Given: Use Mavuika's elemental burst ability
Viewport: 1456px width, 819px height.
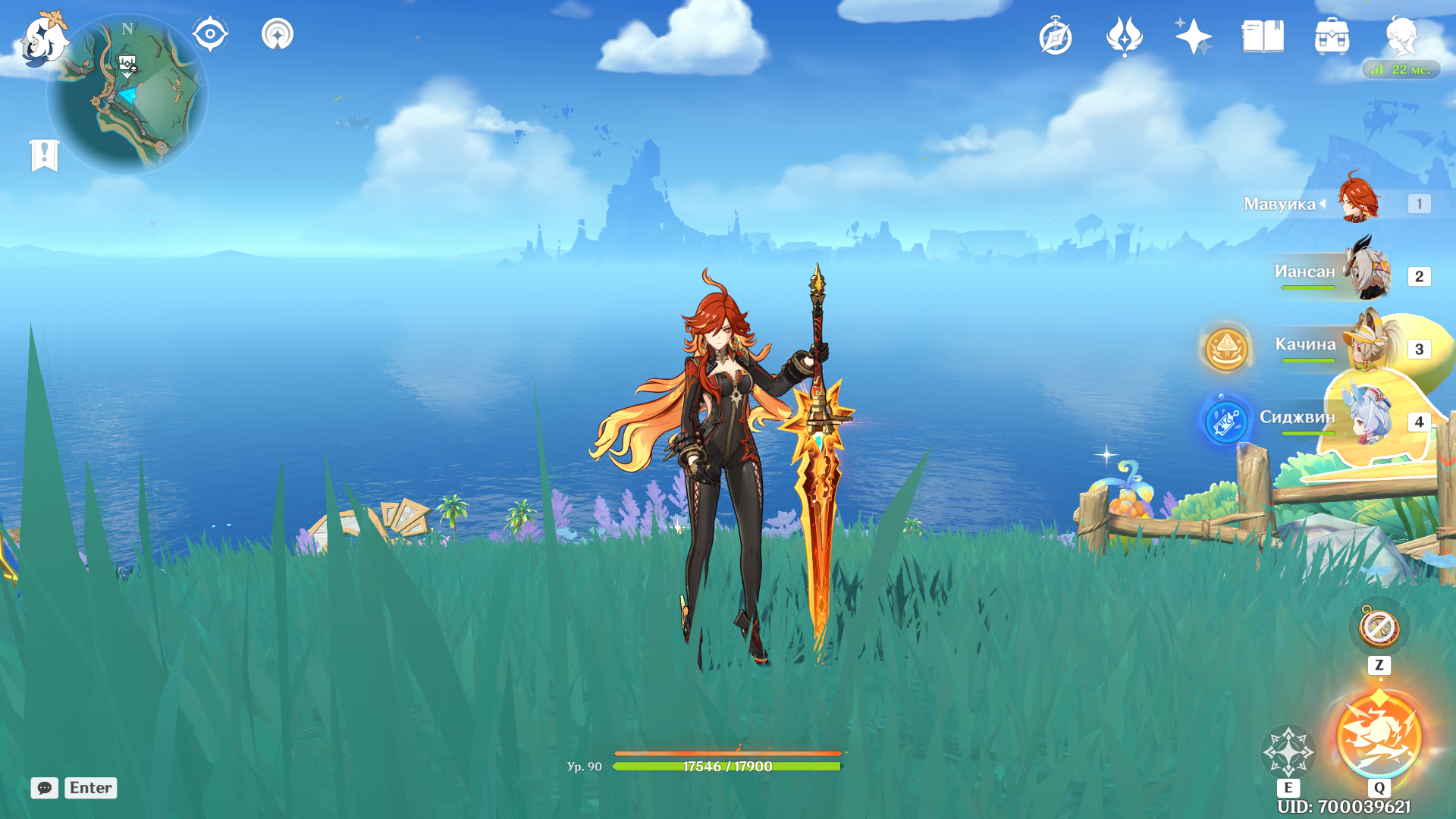Looking at the screenshot, I should pos(1379,736).
